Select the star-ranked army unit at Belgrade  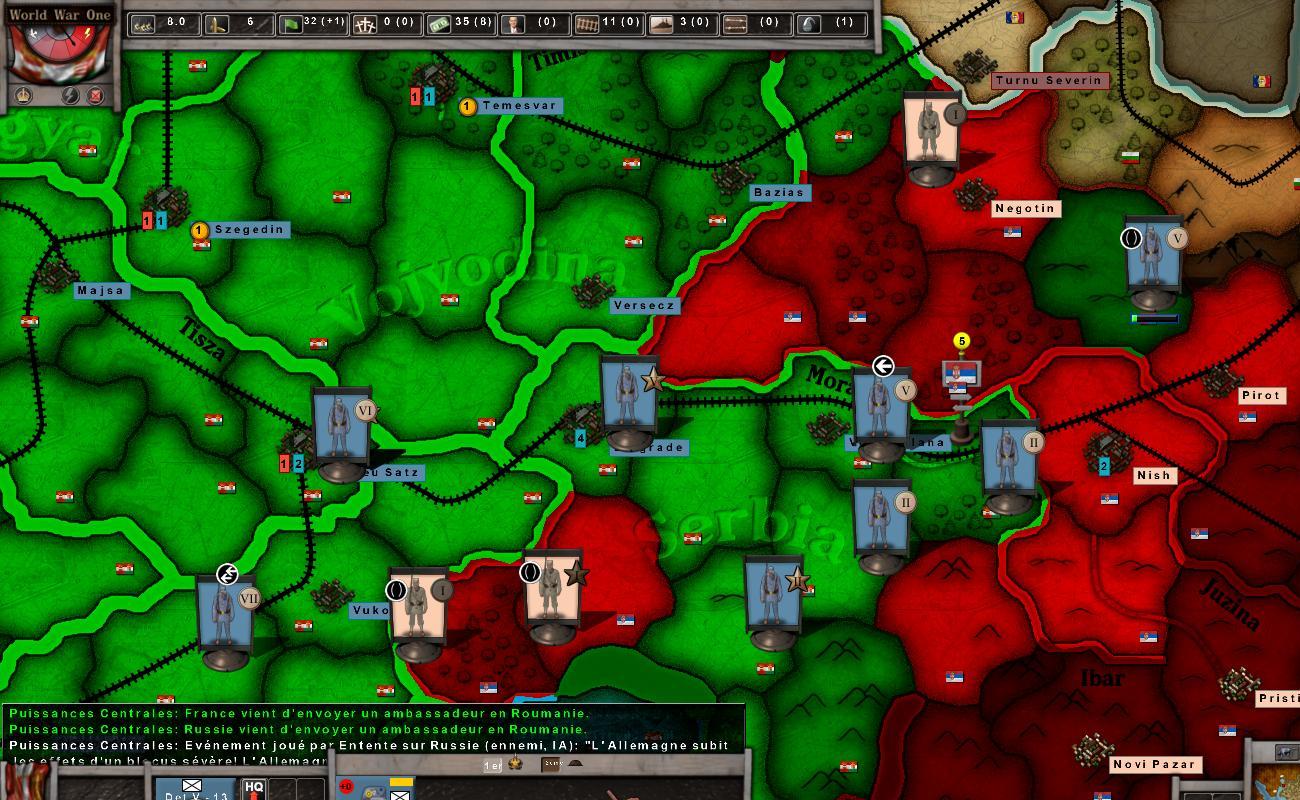[628, 400]
